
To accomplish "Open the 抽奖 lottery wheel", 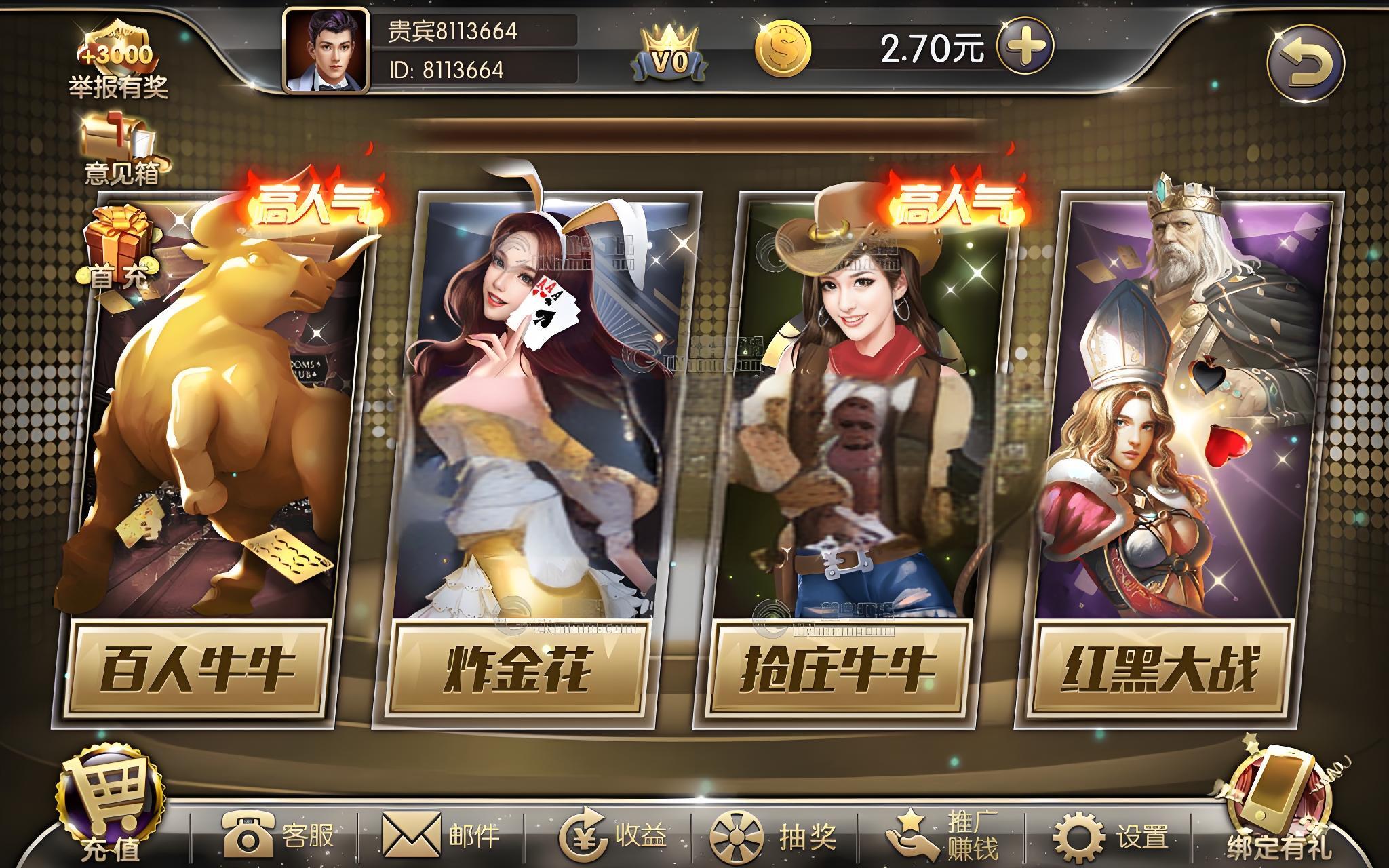I will pos(772,835).
